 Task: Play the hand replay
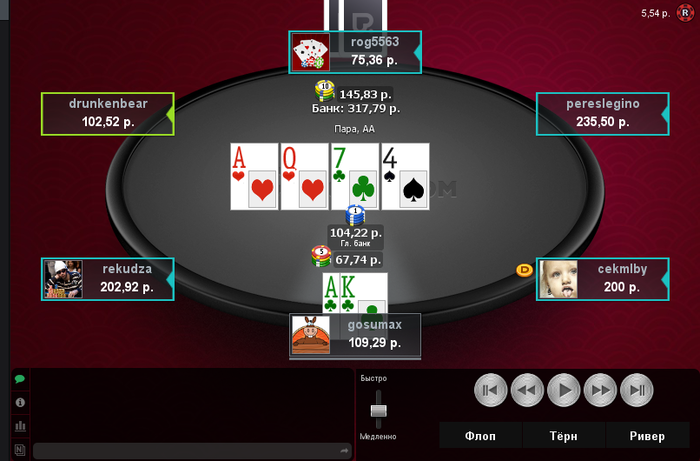pos(563,389)
